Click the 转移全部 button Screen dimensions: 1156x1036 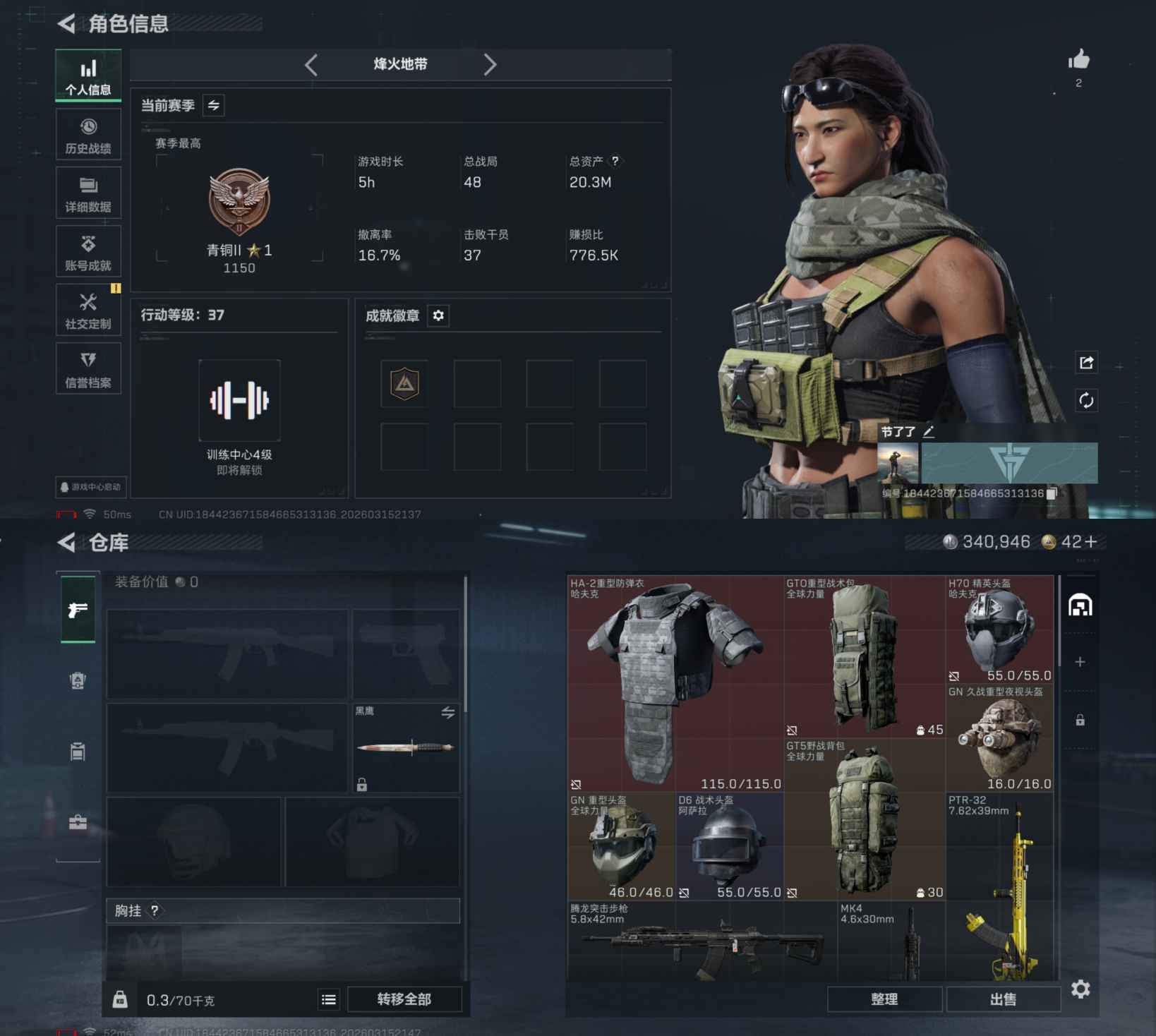tap(404, 999)
